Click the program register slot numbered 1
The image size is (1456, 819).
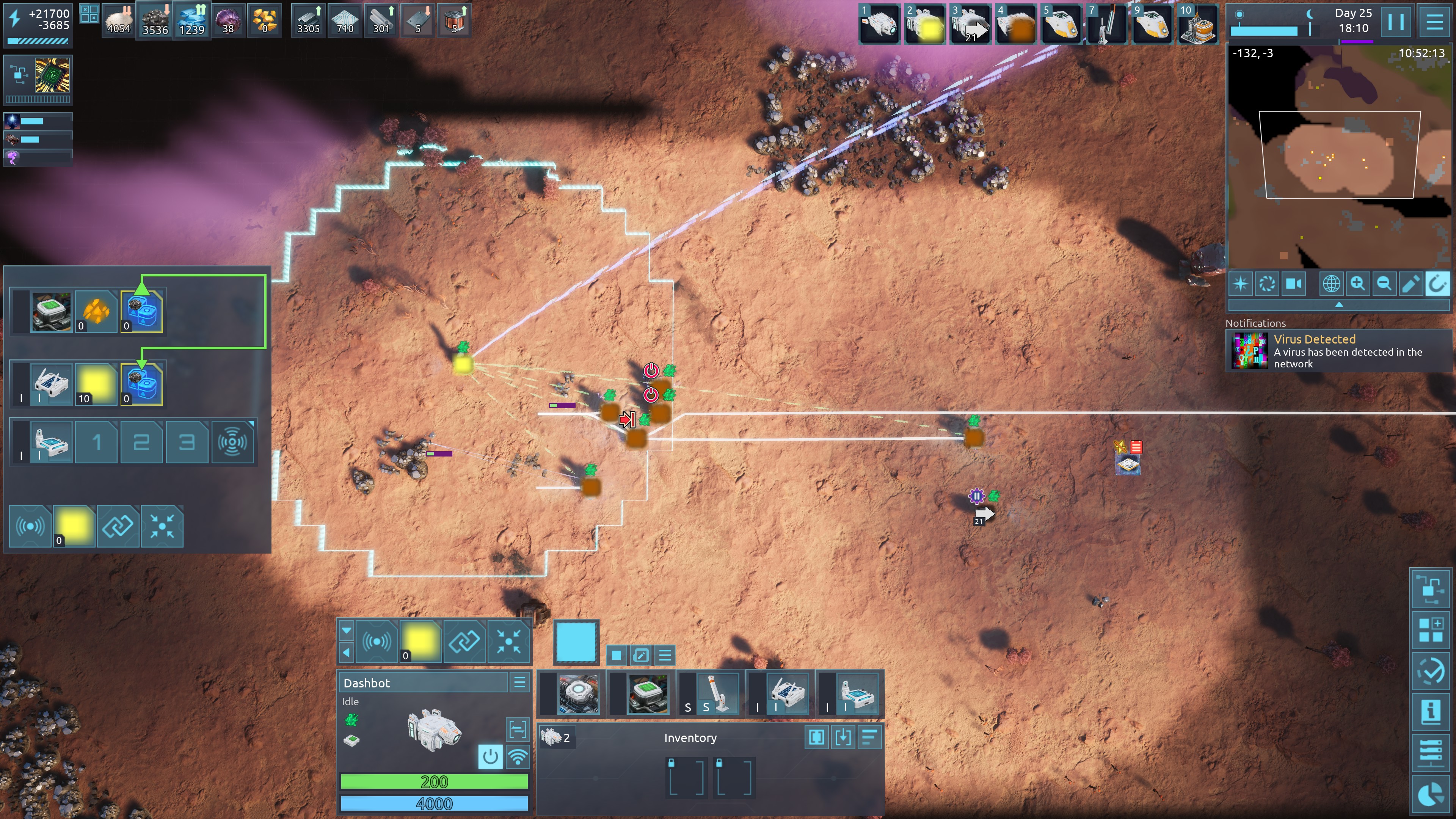point(96,442)
